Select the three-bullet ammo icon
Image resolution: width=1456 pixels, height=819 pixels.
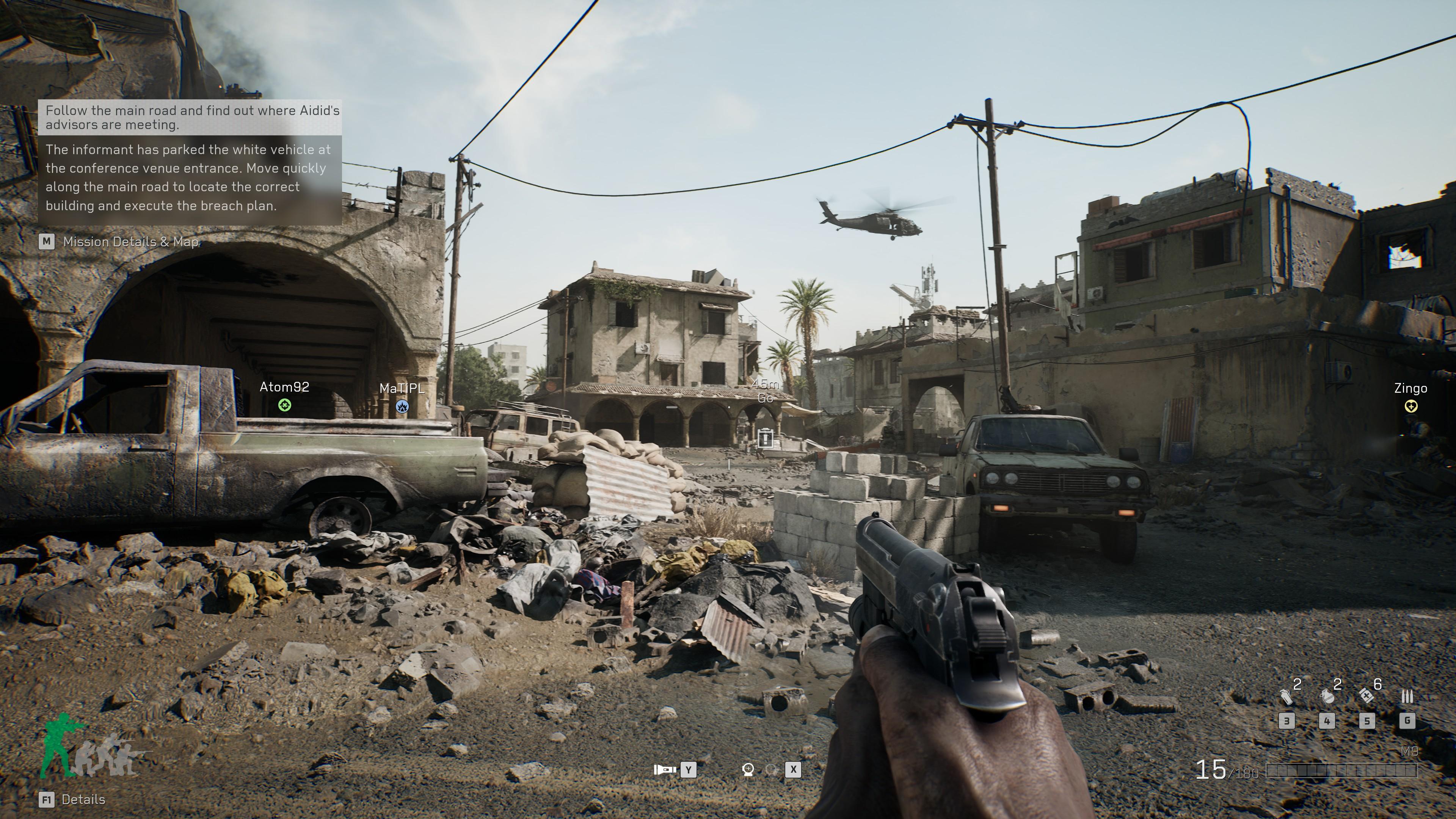point(1407,697)
